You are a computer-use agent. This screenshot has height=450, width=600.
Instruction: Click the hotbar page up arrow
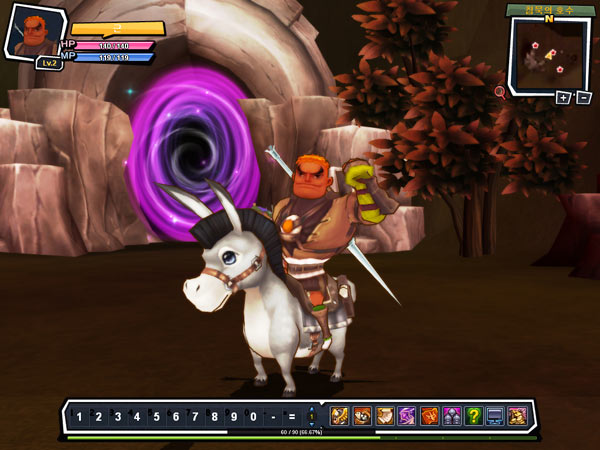(x=311, y=410)
